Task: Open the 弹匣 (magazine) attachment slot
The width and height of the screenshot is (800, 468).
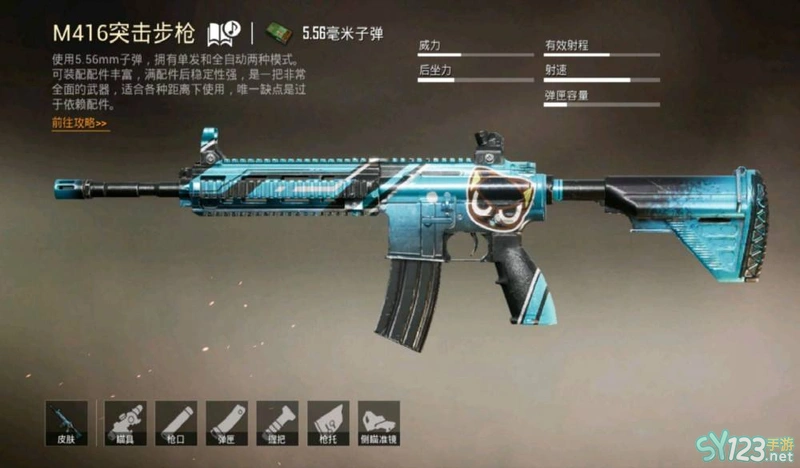Action: (227, 424)
